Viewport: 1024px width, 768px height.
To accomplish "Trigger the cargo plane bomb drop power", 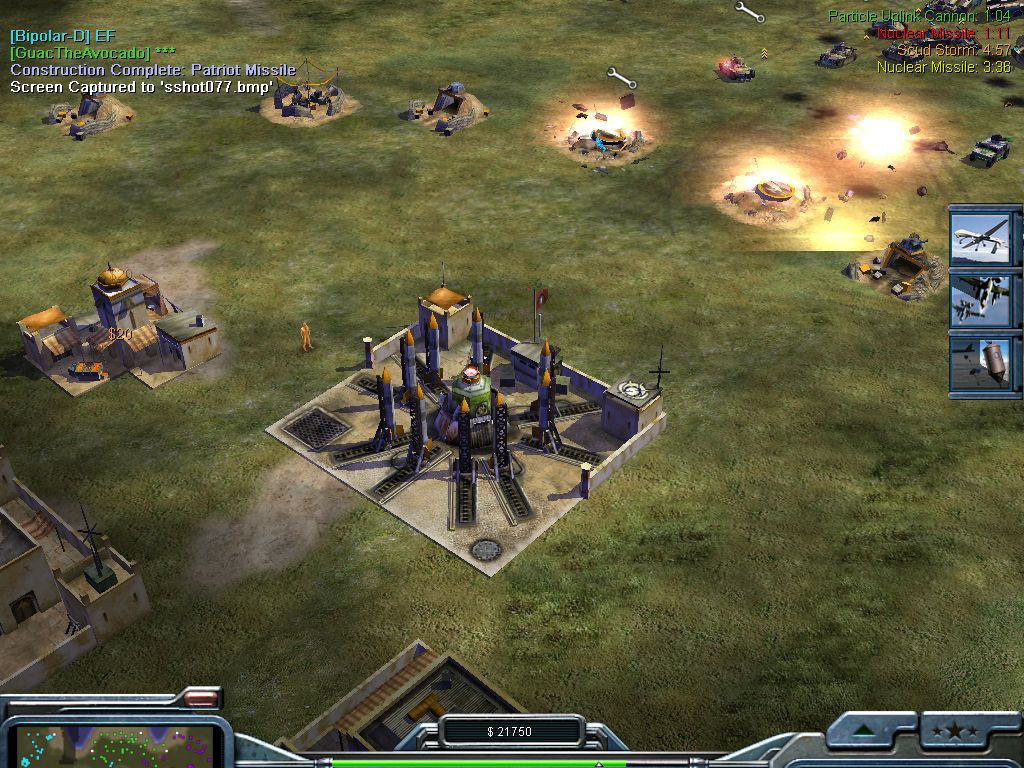I will (x=980, y=362).
